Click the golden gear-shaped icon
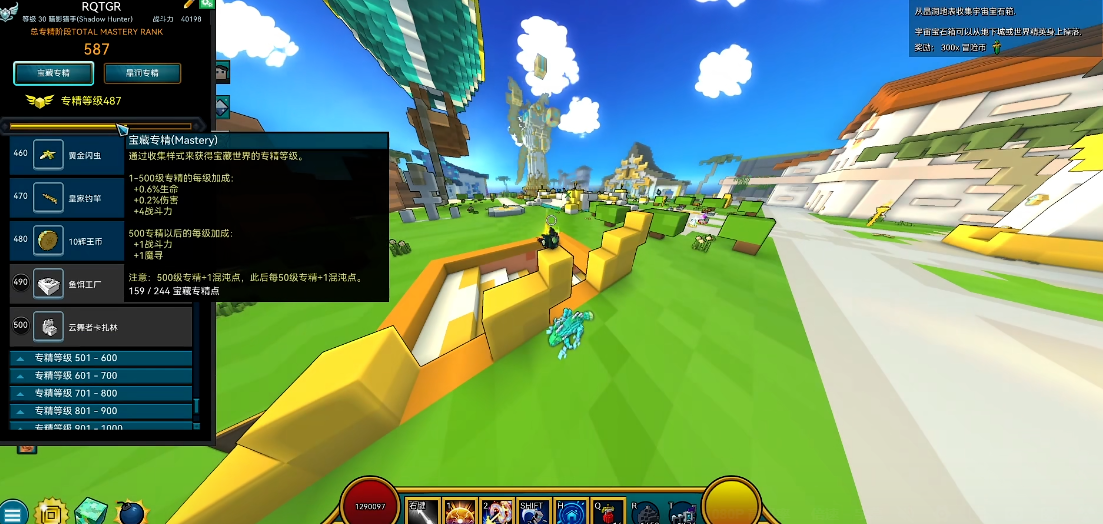This screenshot has height=524, width=1103. click(53, 512)
